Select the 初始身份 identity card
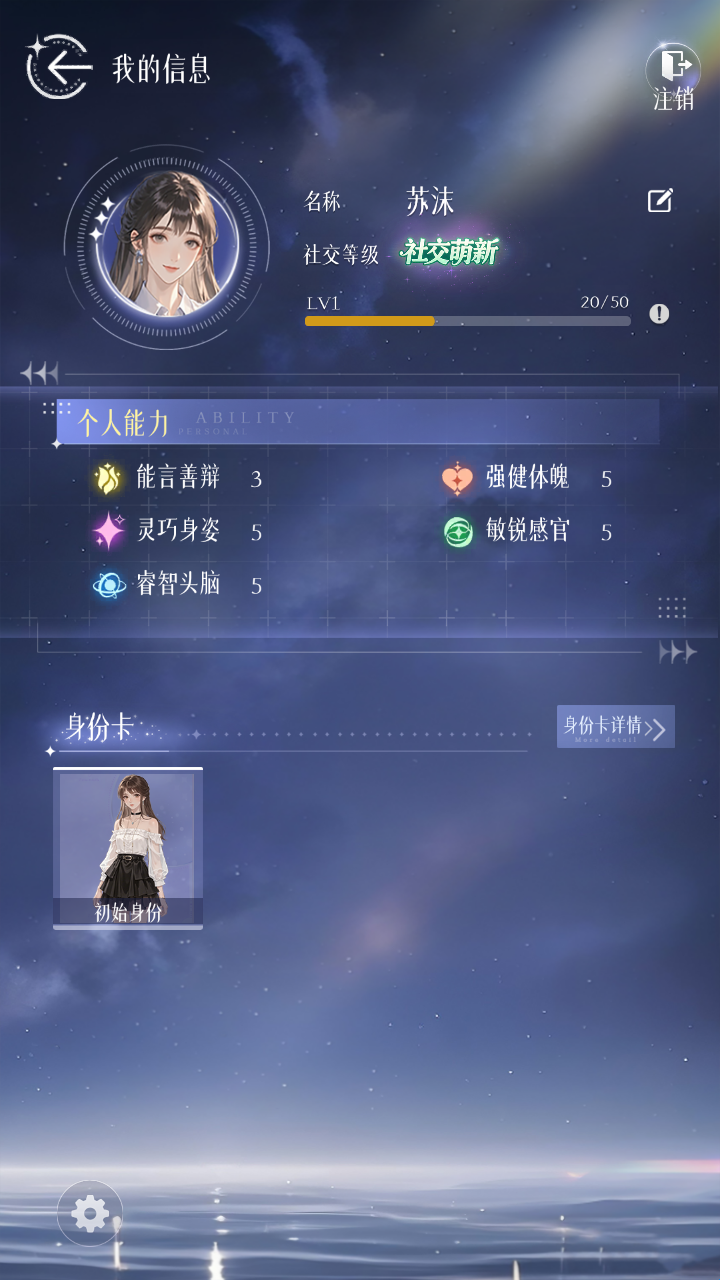The height and width of the screenshot is (1280, 720). (128, 848)
